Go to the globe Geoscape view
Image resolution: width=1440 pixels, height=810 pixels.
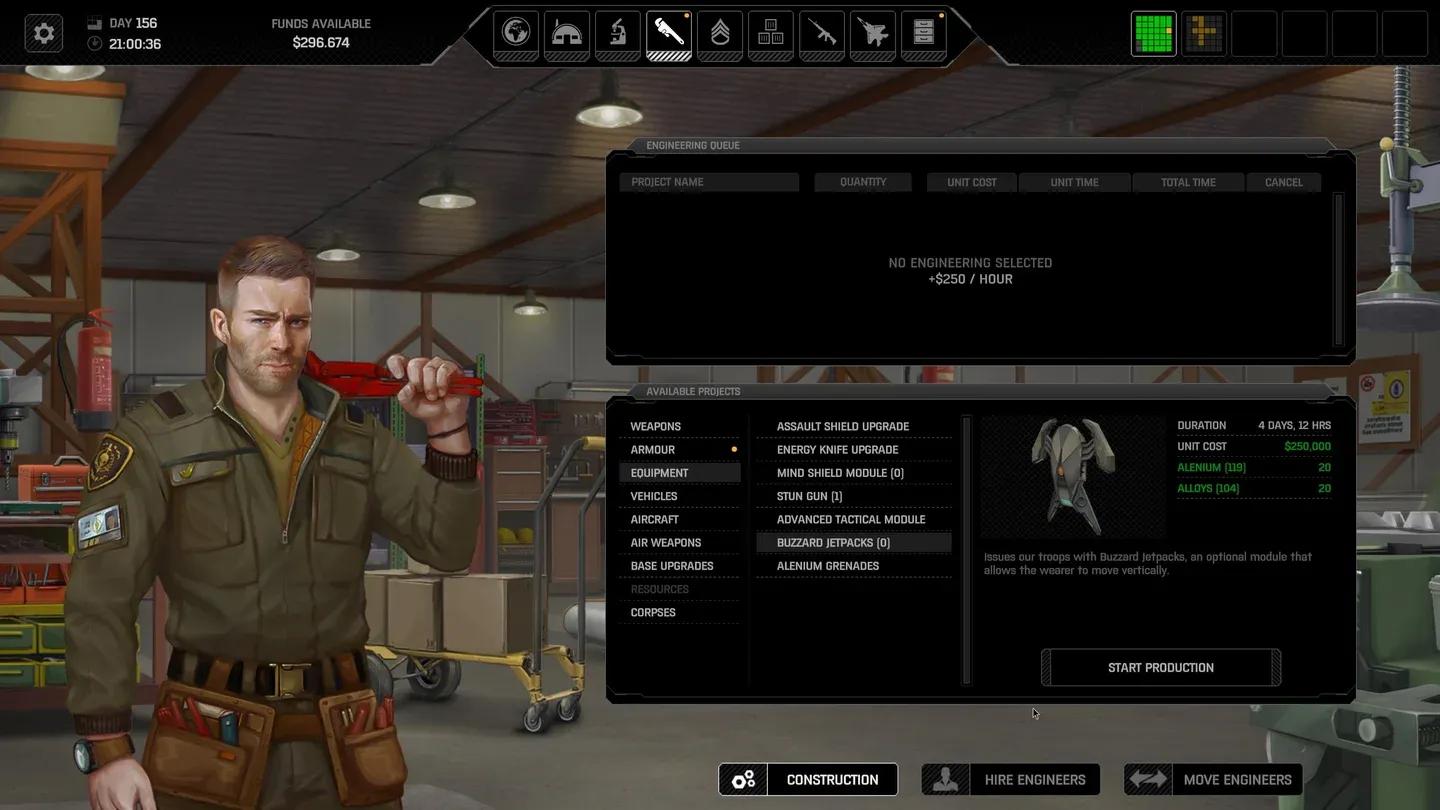[x=516, y=33]
